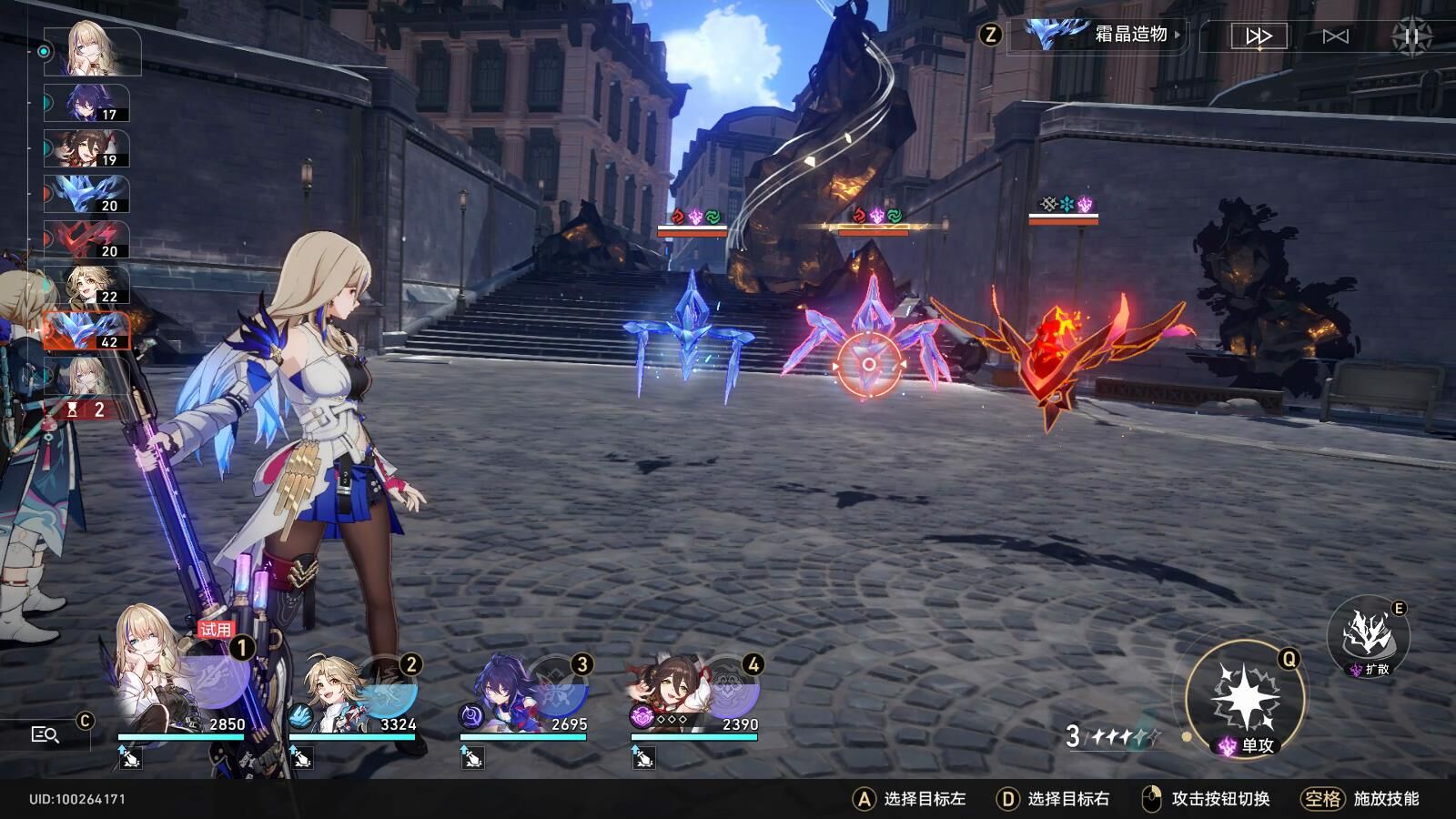Use the 单攻 basic attack
1456x819 pixels.
1245,699
